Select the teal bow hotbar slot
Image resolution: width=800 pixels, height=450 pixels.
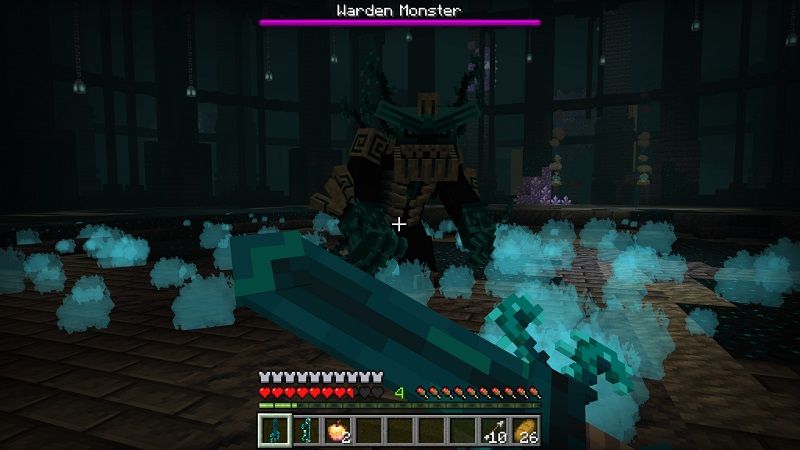click(x=304, y=430)
